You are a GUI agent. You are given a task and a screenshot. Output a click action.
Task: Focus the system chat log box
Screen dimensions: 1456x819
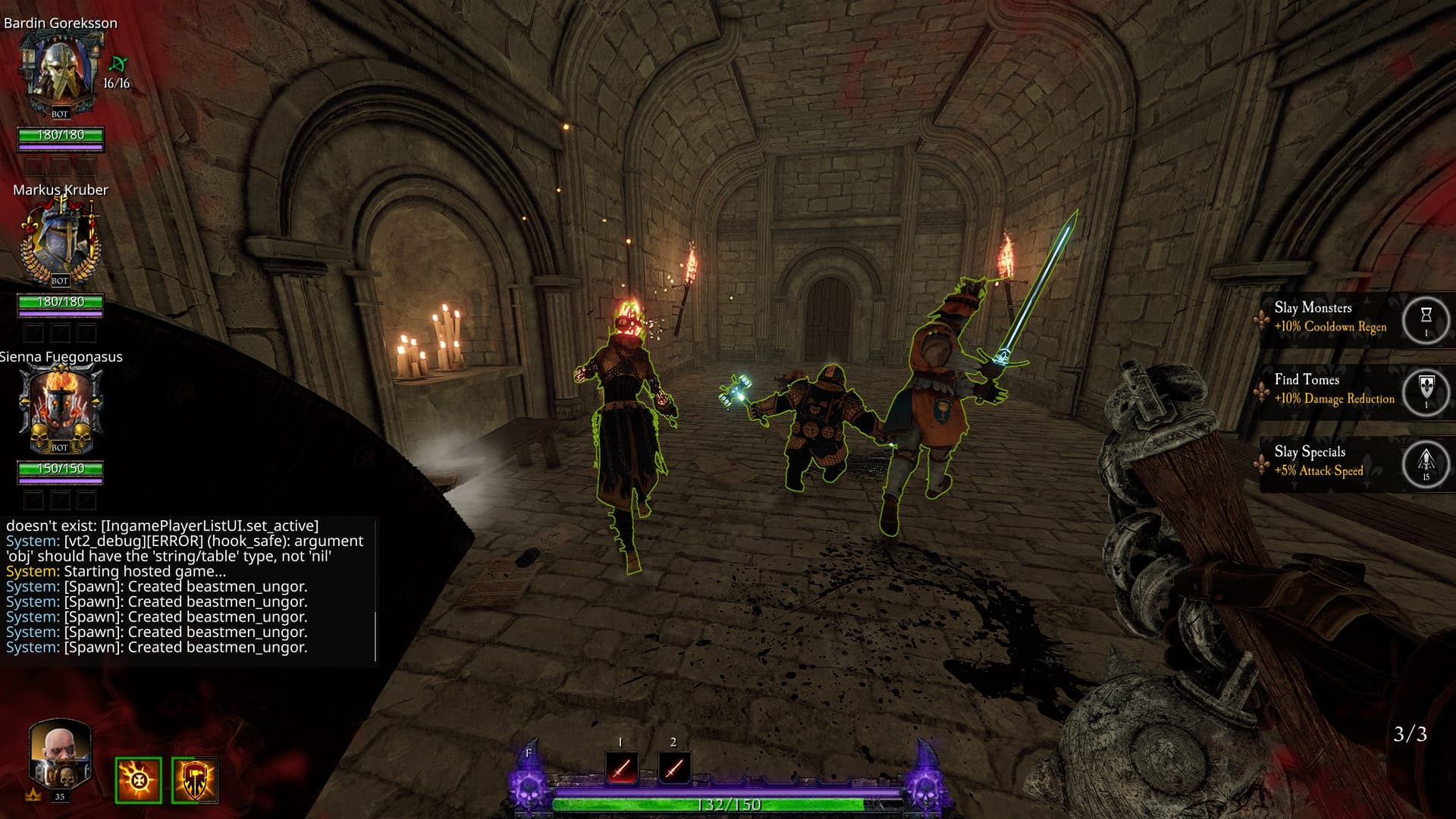point(187,590)
